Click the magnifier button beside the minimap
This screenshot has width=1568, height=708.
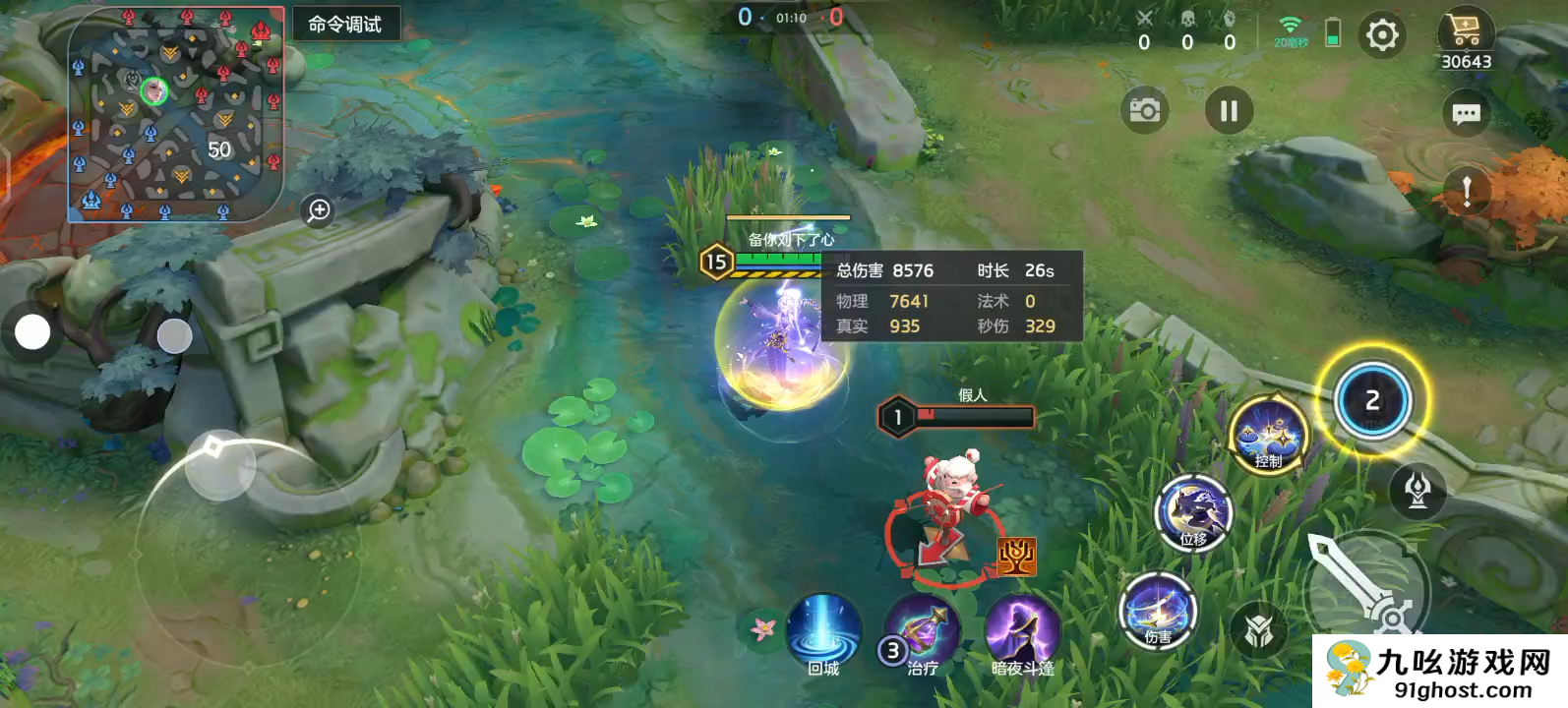(x=319, y=210)
